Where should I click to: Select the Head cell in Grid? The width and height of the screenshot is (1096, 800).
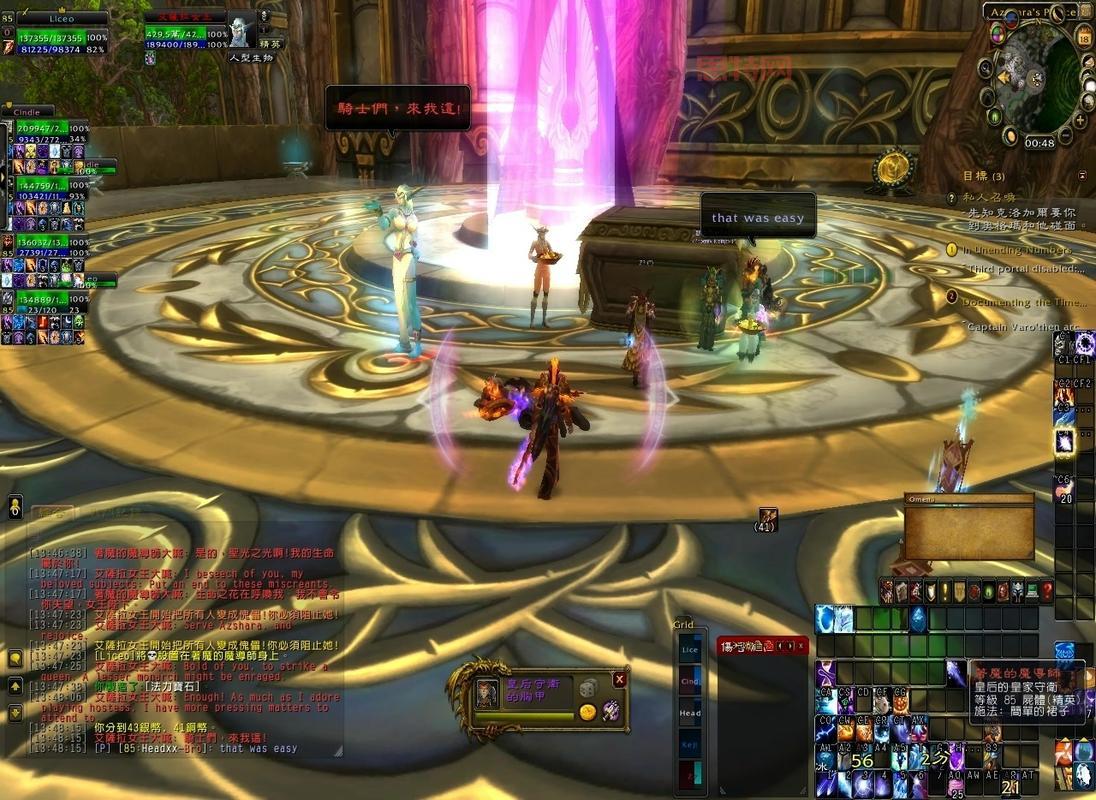(x=690, y=714)
